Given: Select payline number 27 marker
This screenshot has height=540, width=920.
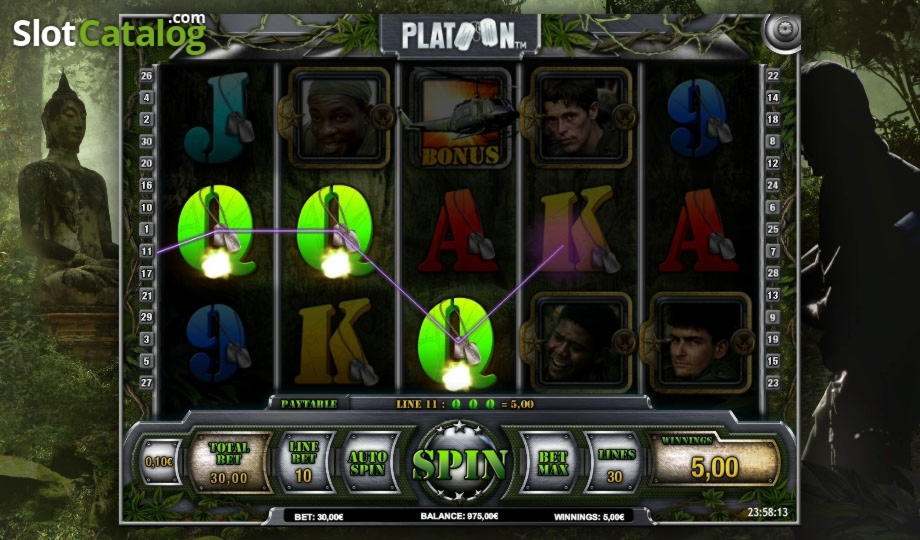Looking at the screenshot, I should [x=147, y=382].
